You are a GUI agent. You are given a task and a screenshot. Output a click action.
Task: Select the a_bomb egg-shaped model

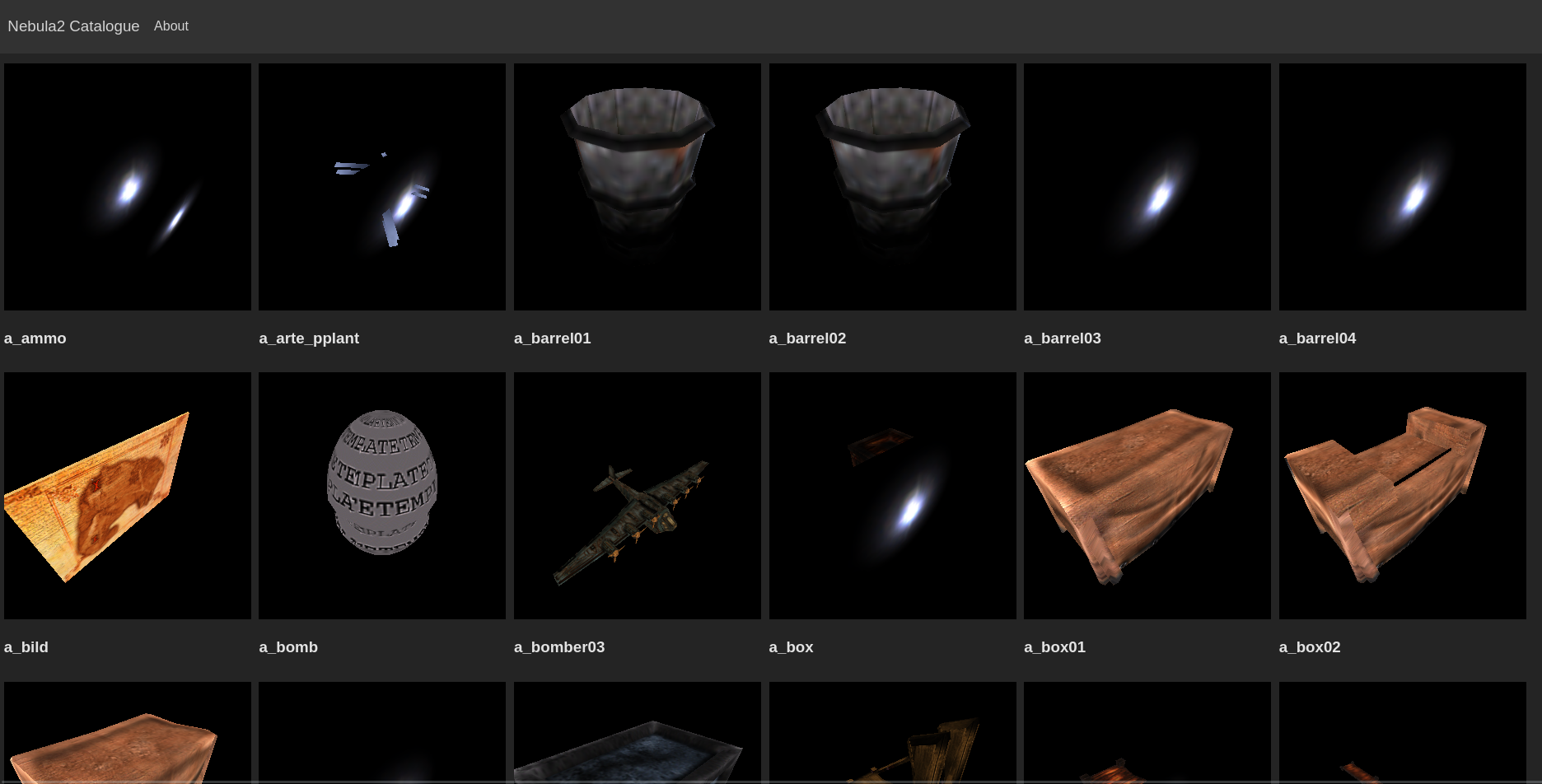coord(381,495)
